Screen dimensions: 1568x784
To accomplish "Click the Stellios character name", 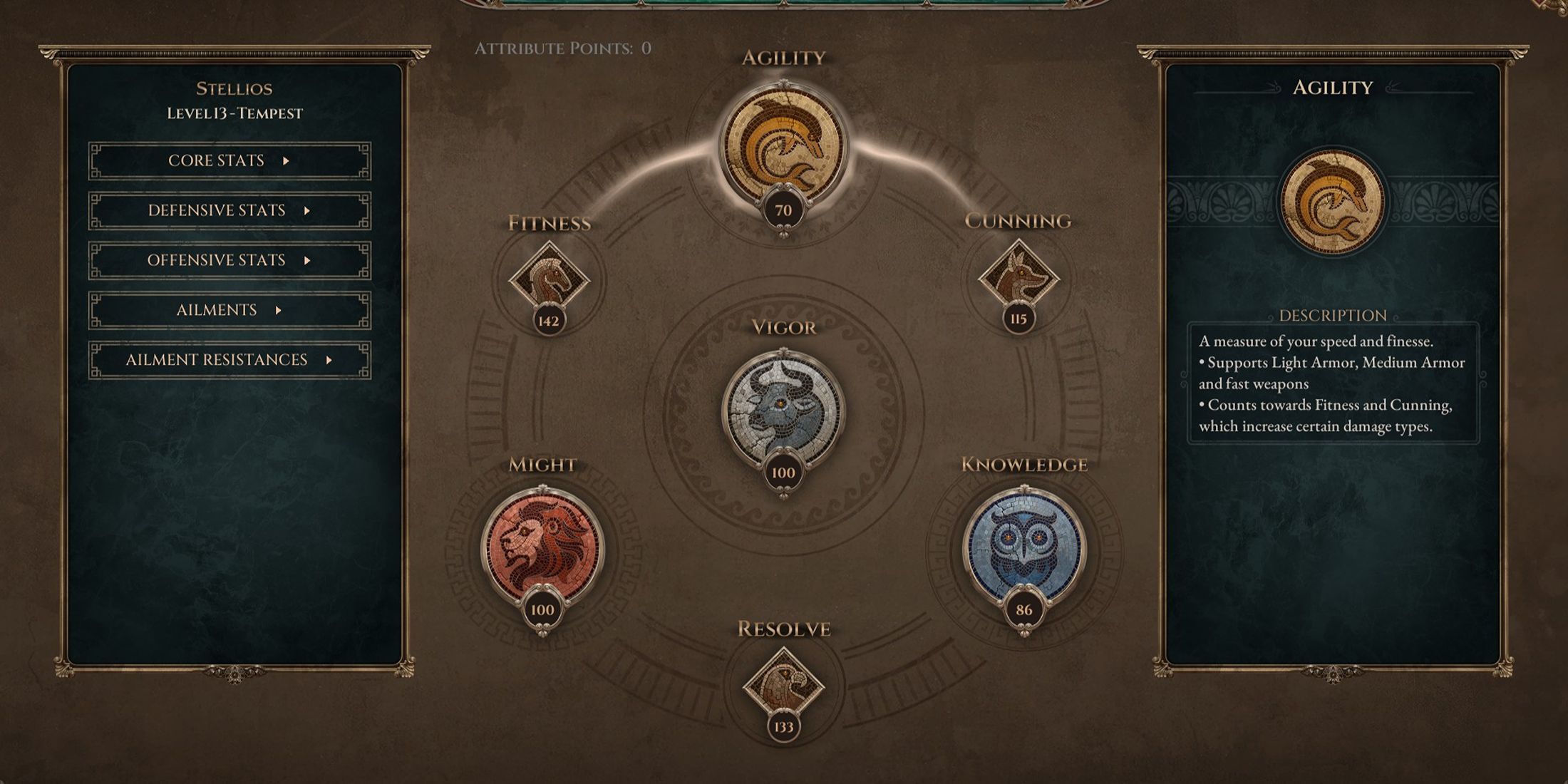I will coord(235,88).
